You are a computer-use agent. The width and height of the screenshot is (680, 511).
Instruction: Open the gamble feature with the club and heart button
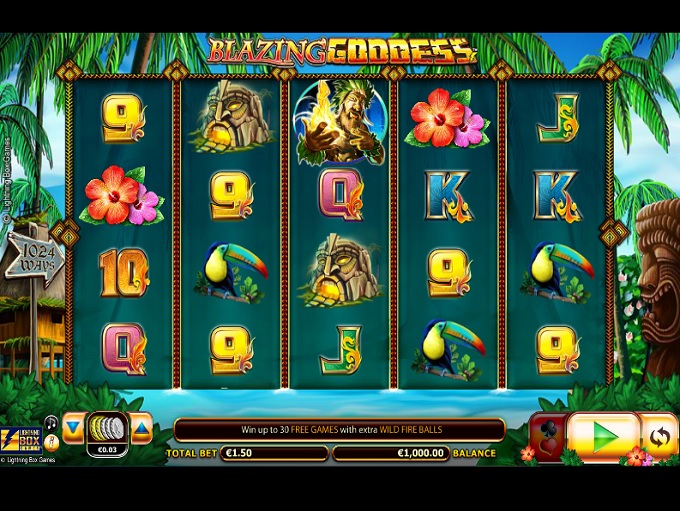click(x=546, y=437)
